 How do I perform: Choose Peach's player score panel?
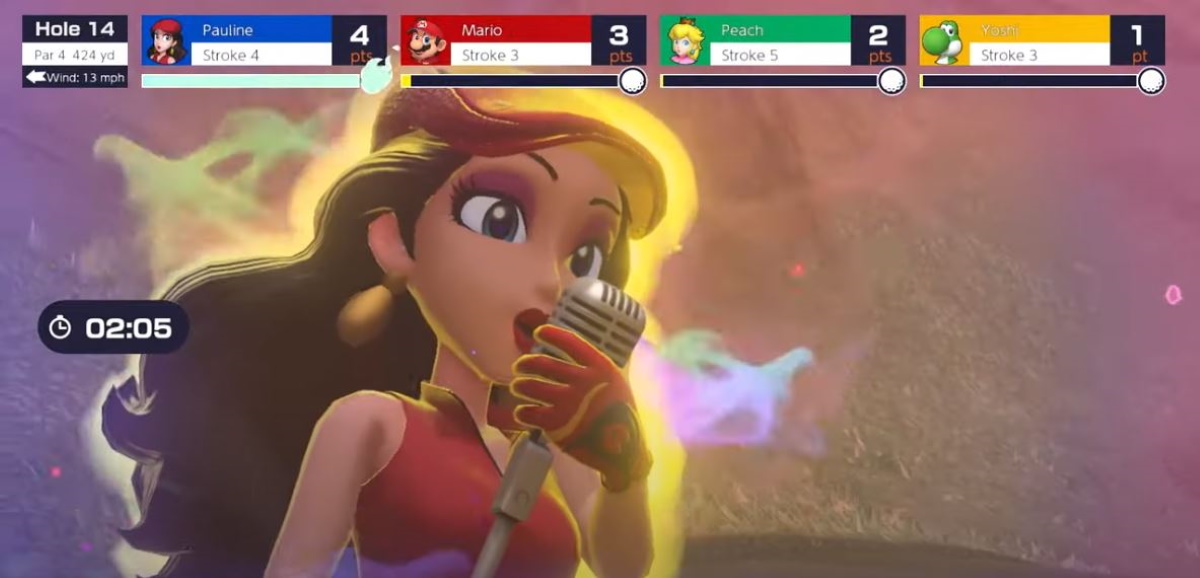[782, 42]
